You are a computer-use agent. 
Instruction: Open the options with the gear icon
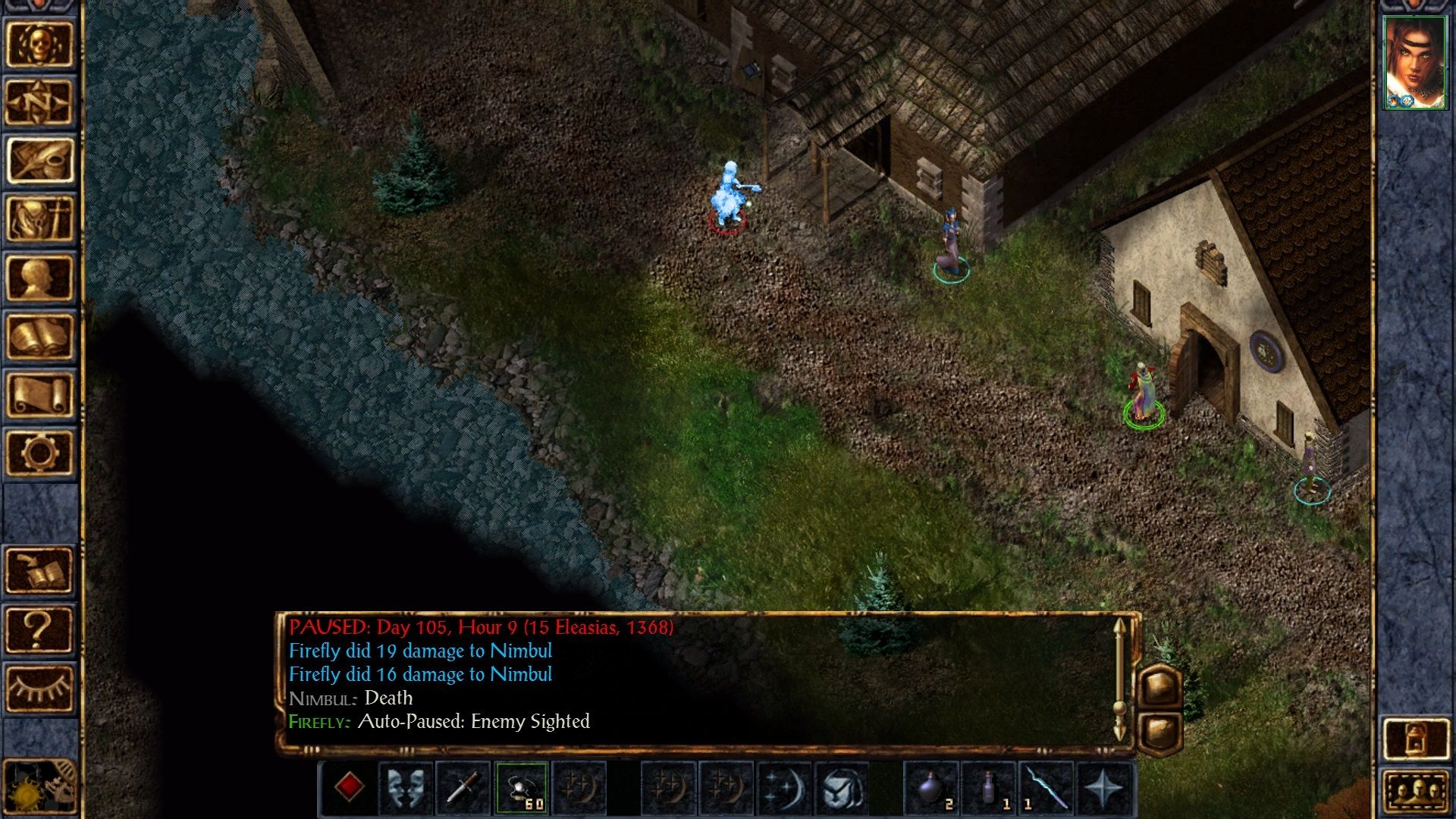pos(39,453)
